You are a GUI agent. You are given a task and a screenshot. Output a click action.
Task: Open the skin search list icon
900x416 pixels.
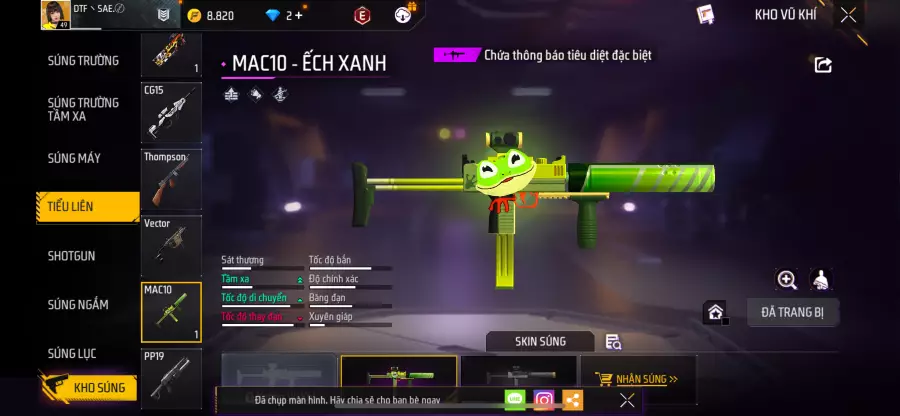point(614,342)
